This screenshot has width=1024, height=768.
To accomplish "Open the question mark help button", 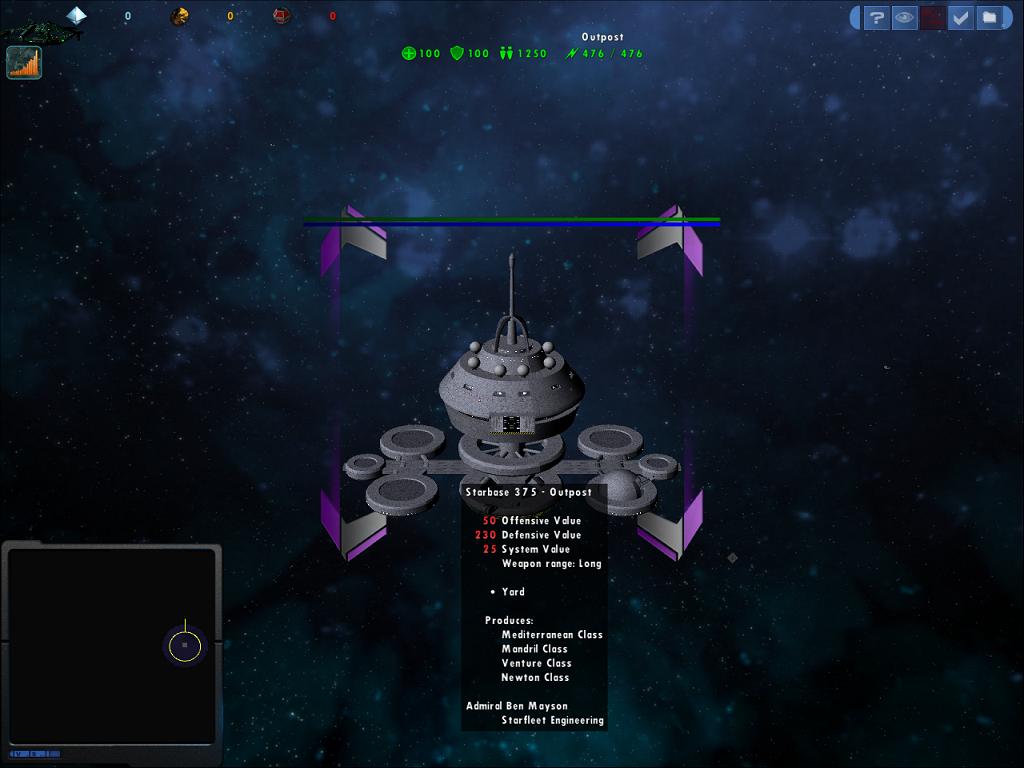I will pos(877,18).
